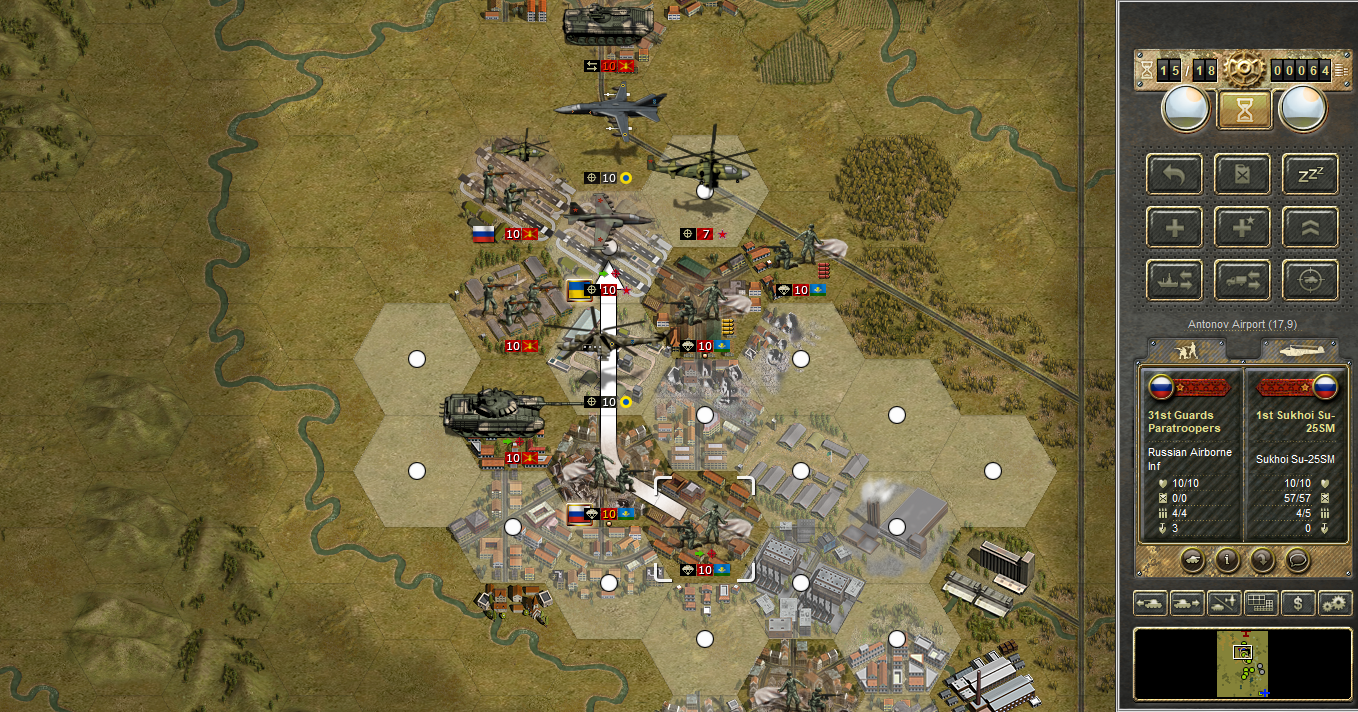Screen dimensions: 1358x712
Task: Open the gear cog main menu
Action: (1244, 68)
